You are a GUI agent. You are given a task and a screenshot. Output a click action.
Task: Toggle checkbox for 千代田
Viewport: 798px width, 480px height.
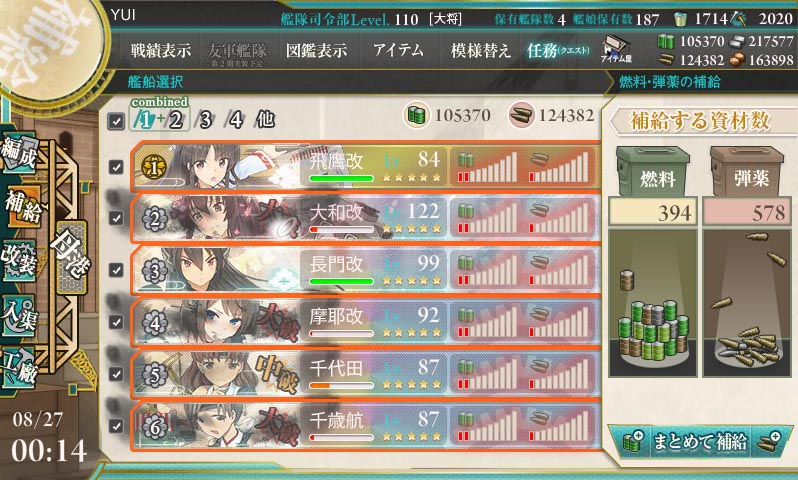(116, 373)
